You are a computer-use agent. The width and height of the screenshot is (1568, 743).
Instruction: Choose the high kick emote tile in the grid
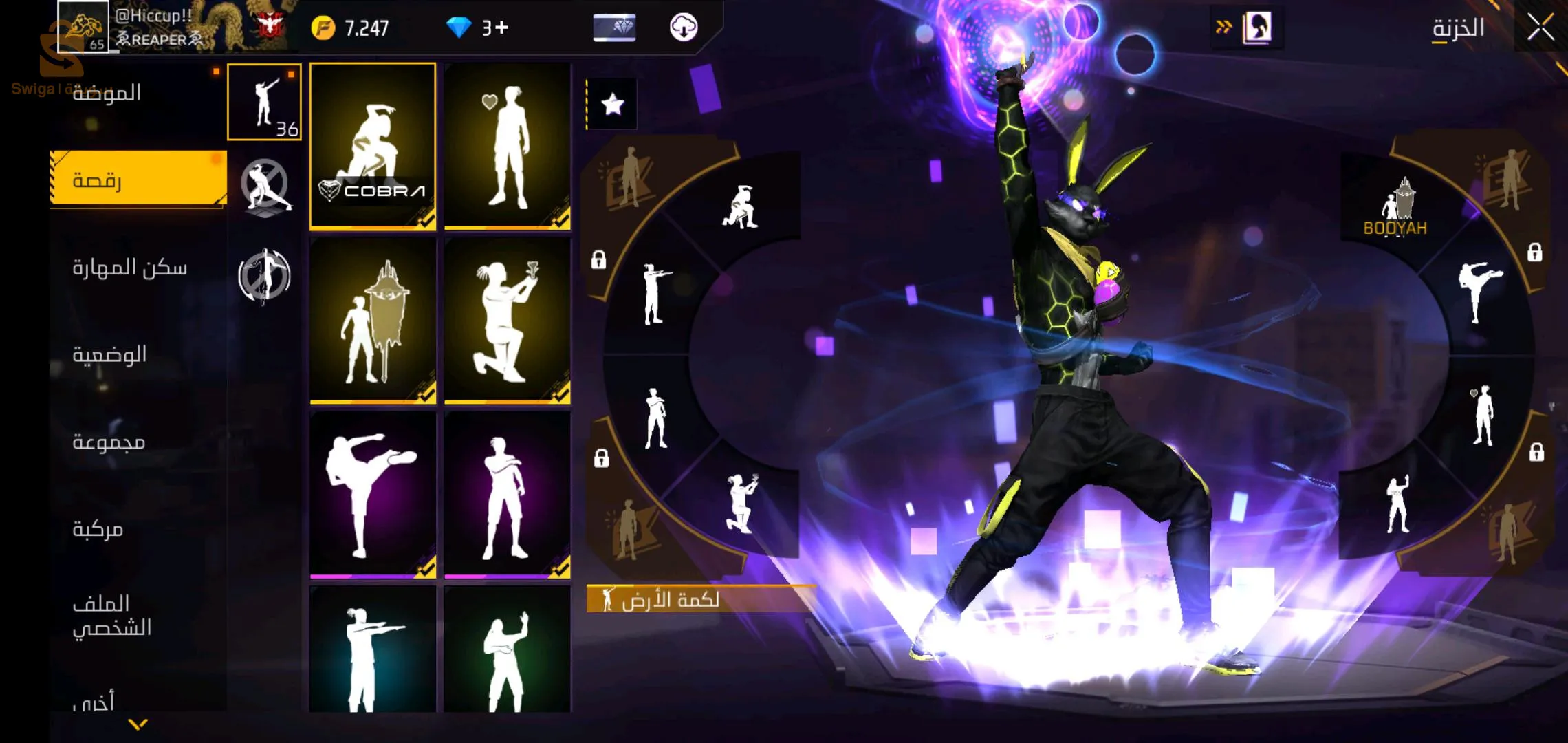(373, 495)
